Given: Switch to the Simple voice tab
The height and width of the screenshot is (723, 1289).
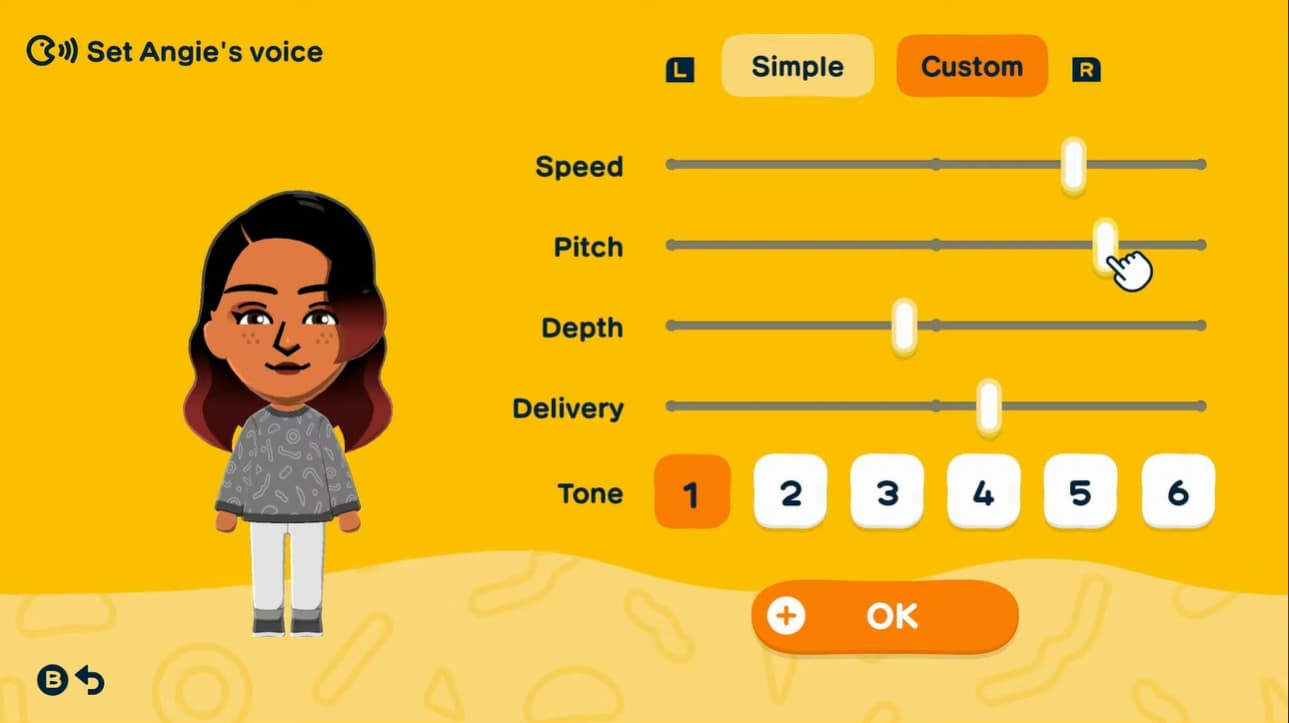Looking at the screenshot, I should 797,66.
